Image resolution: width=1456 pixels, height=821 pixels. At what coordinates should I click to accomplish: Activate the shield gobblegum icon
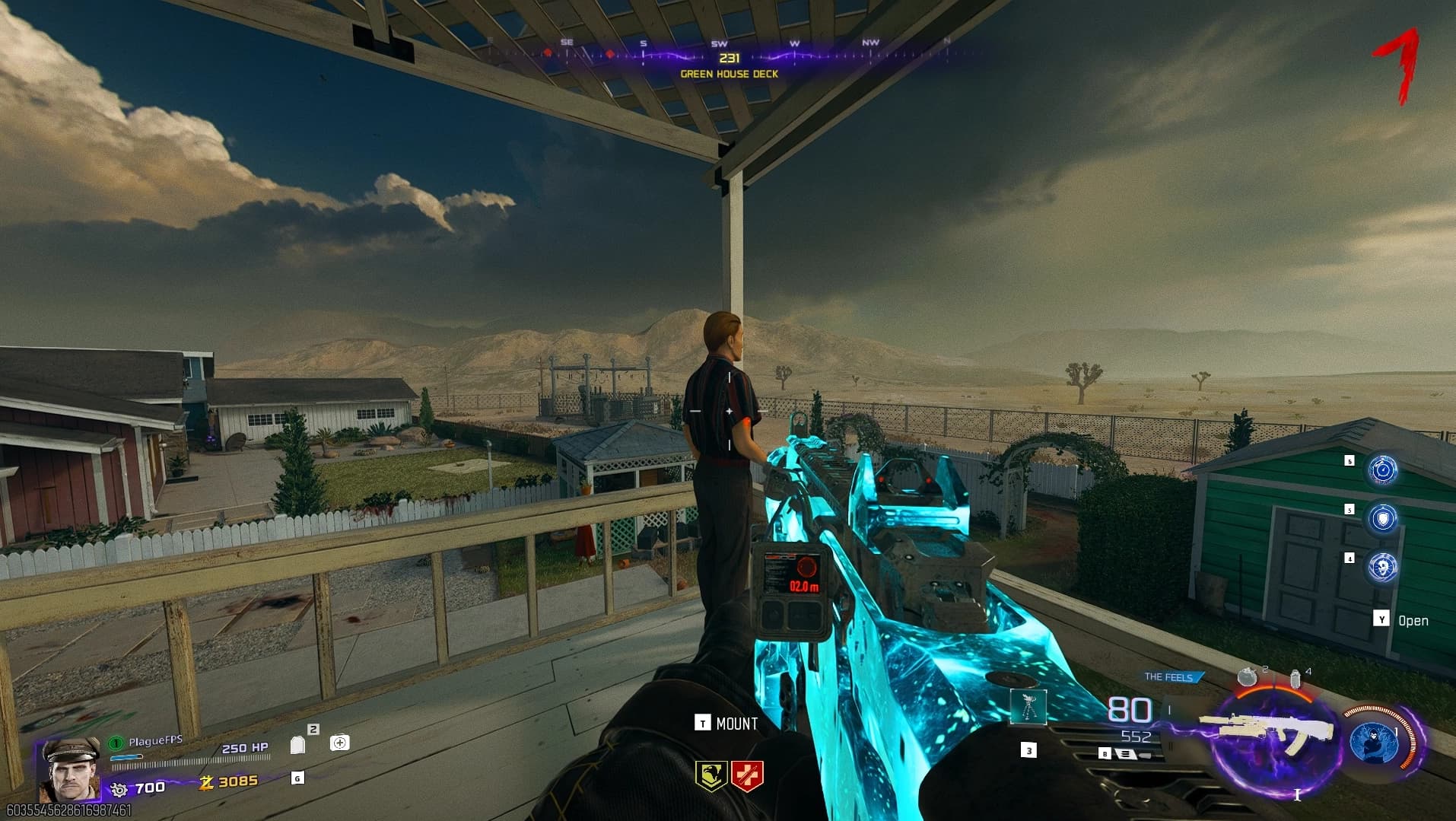coord(1382,518)
